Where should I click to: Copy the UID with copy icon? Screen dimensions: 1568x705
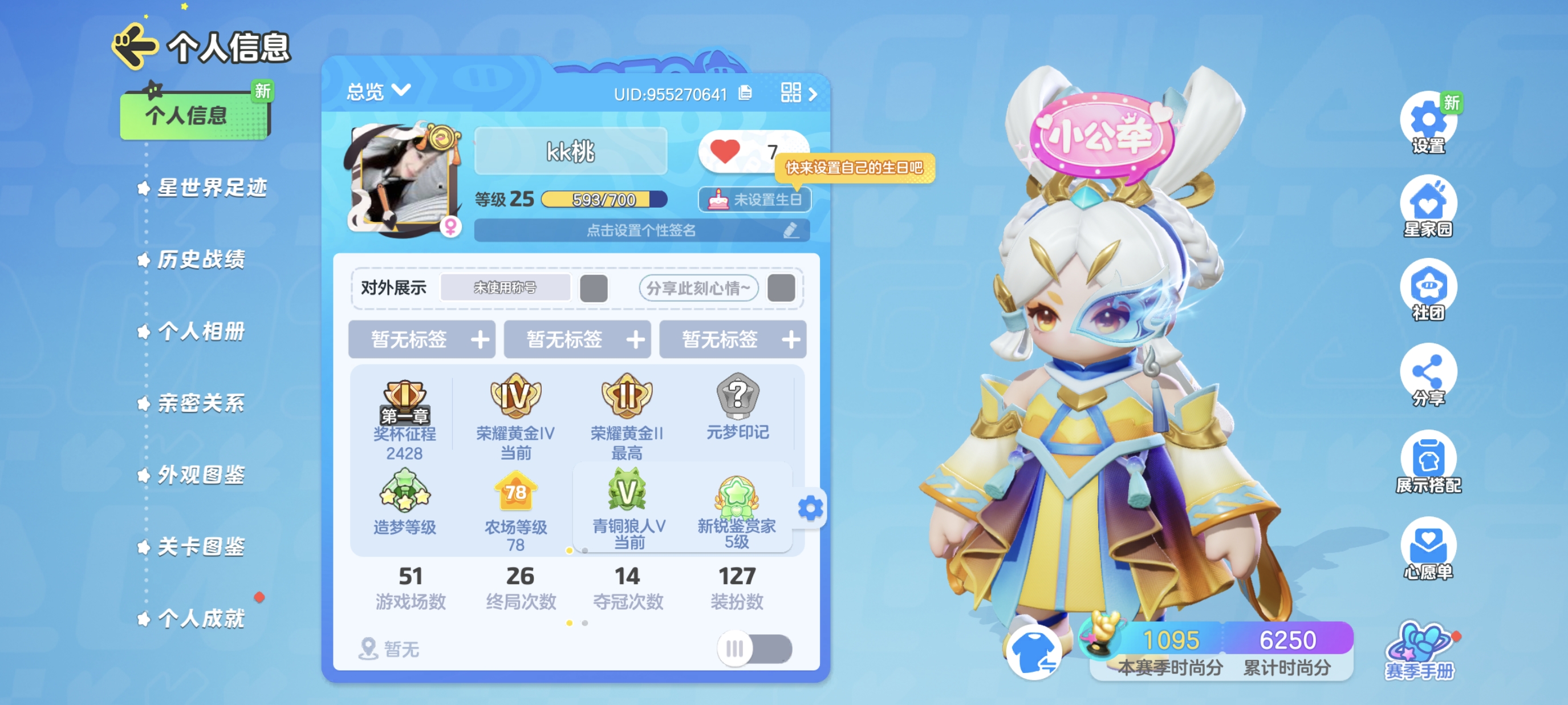(x=745, y=94)
